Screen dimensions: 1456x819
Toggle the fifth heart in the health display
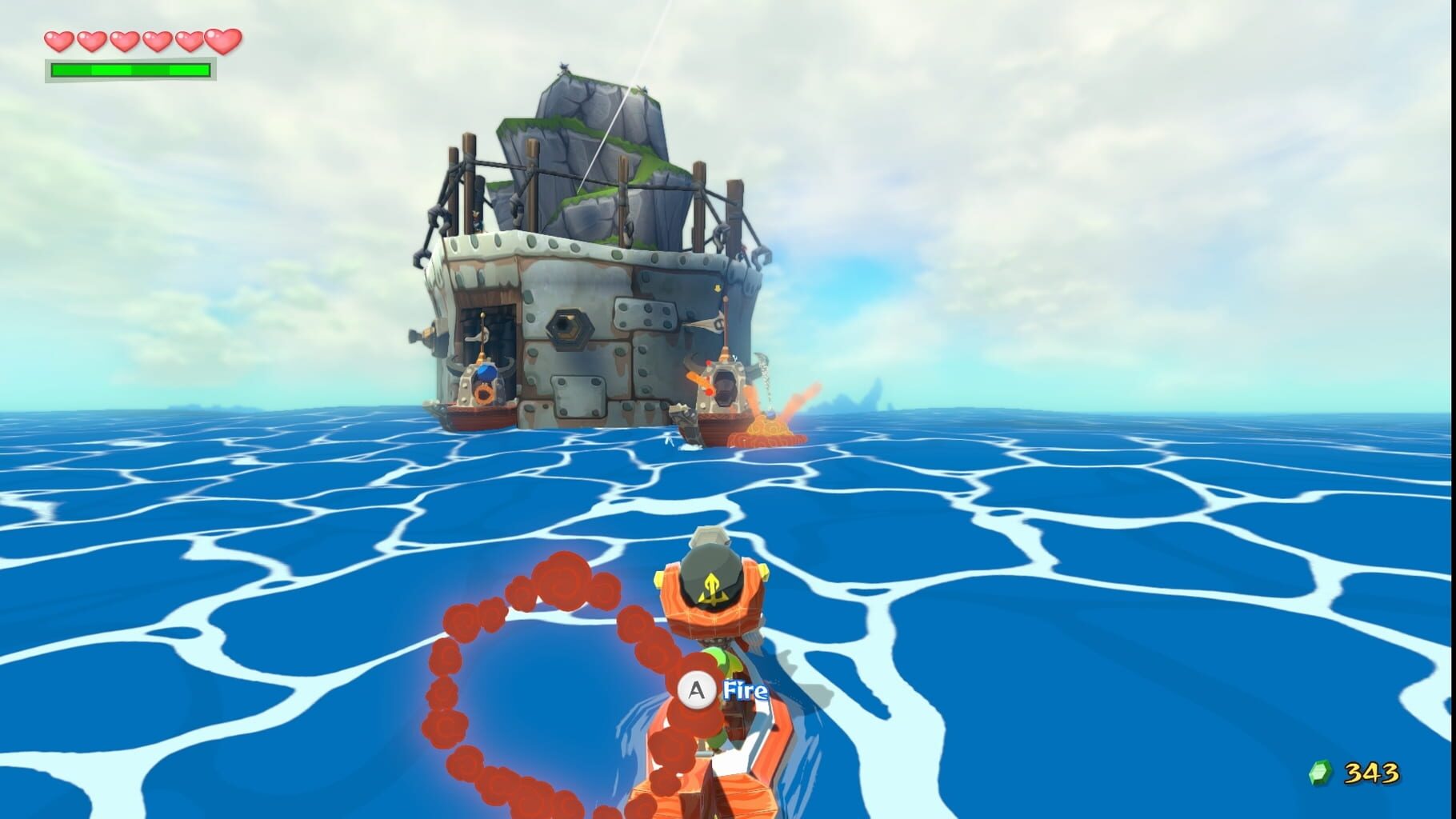[189, 42]
